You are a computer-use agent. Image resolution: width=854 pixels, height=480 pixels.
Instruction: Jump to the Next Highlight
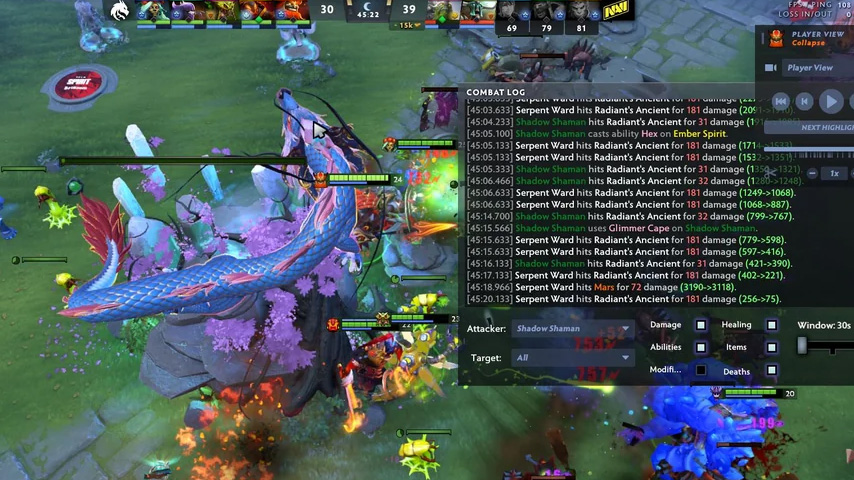coord(826,128)
